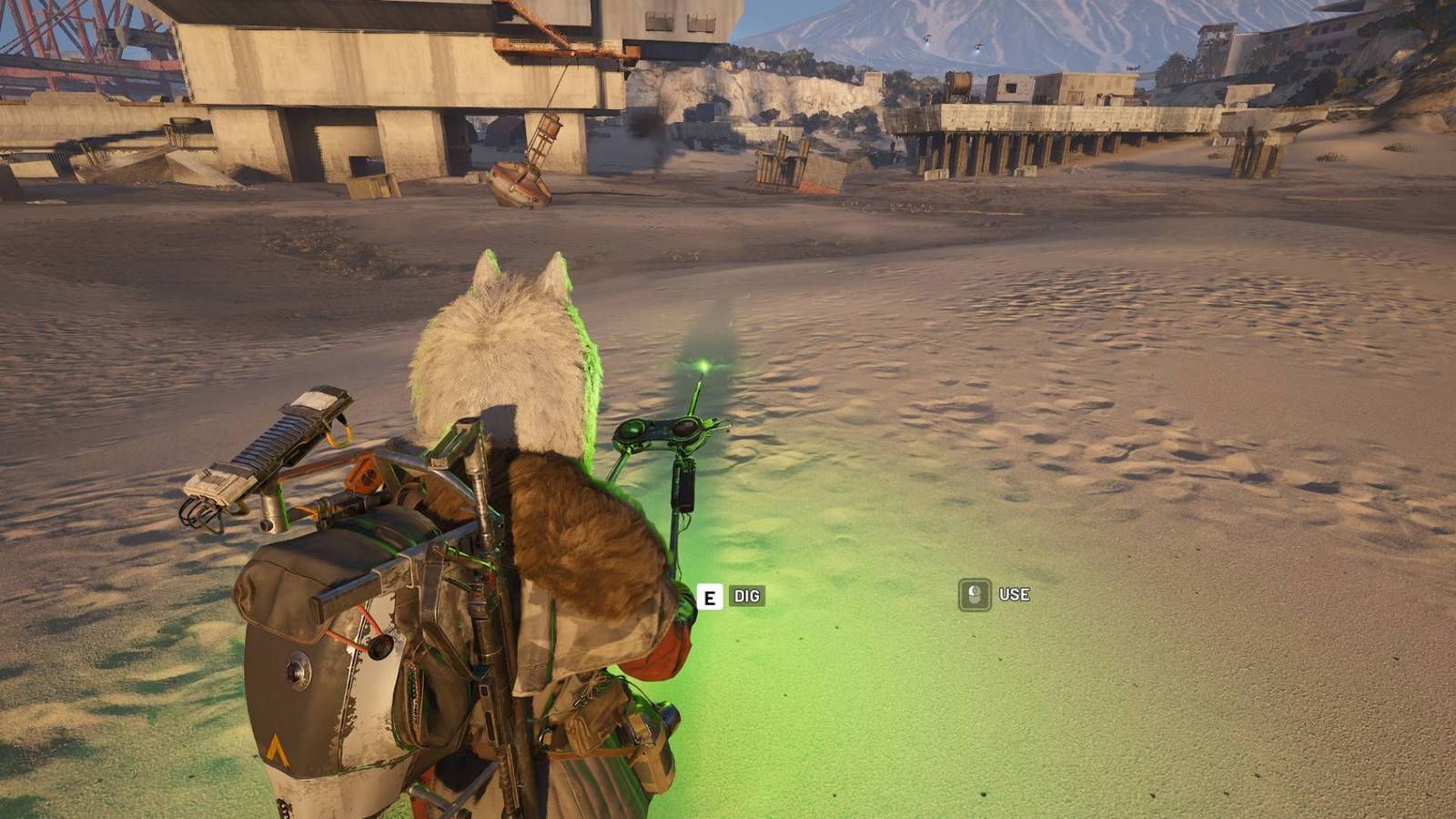Click the large cable spool on the dock
Screen dimensions: 1456x819
[x=960, y=82]
